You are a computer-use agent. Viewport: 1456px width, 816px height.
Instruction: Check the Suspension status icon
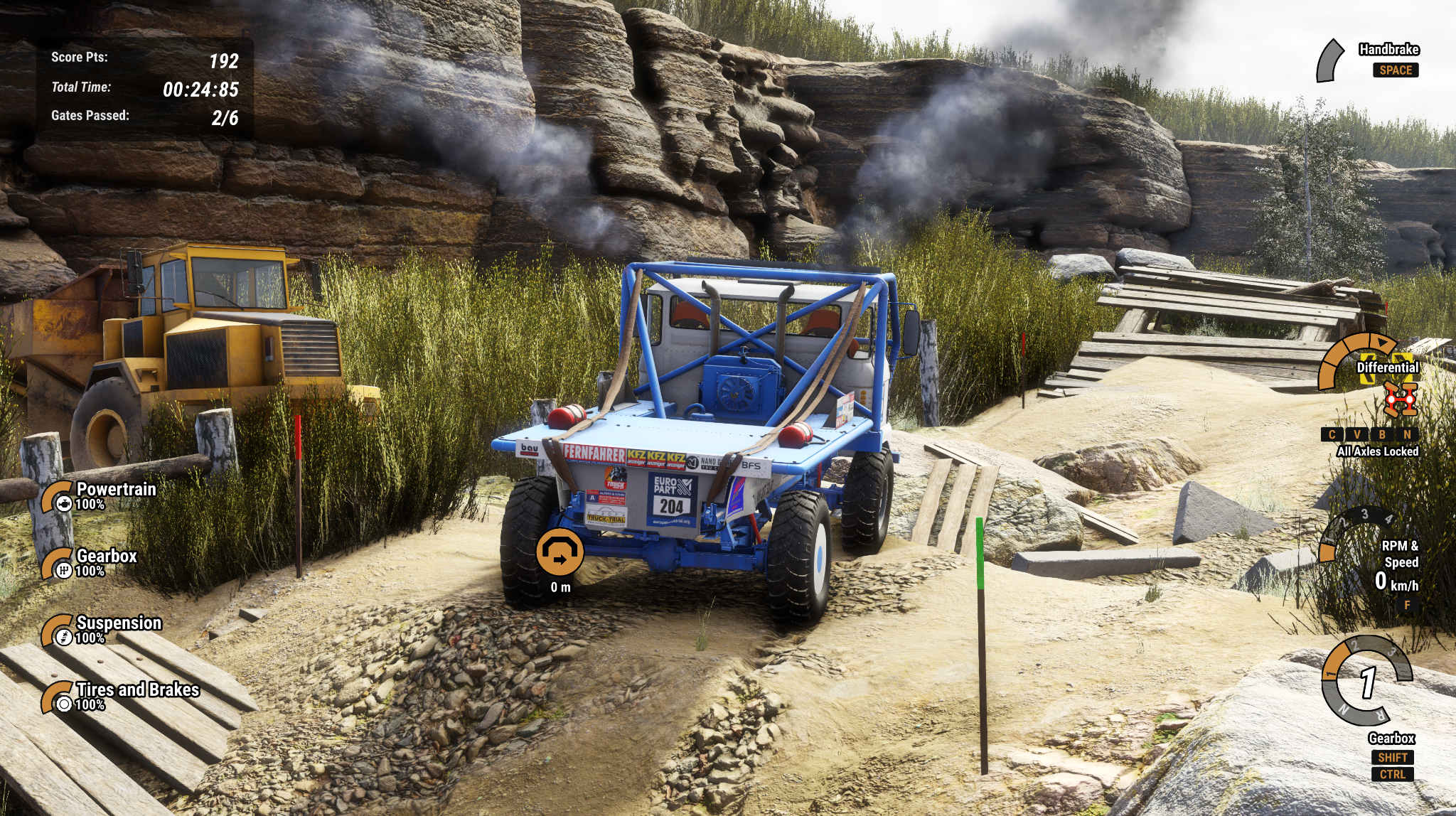63,637
